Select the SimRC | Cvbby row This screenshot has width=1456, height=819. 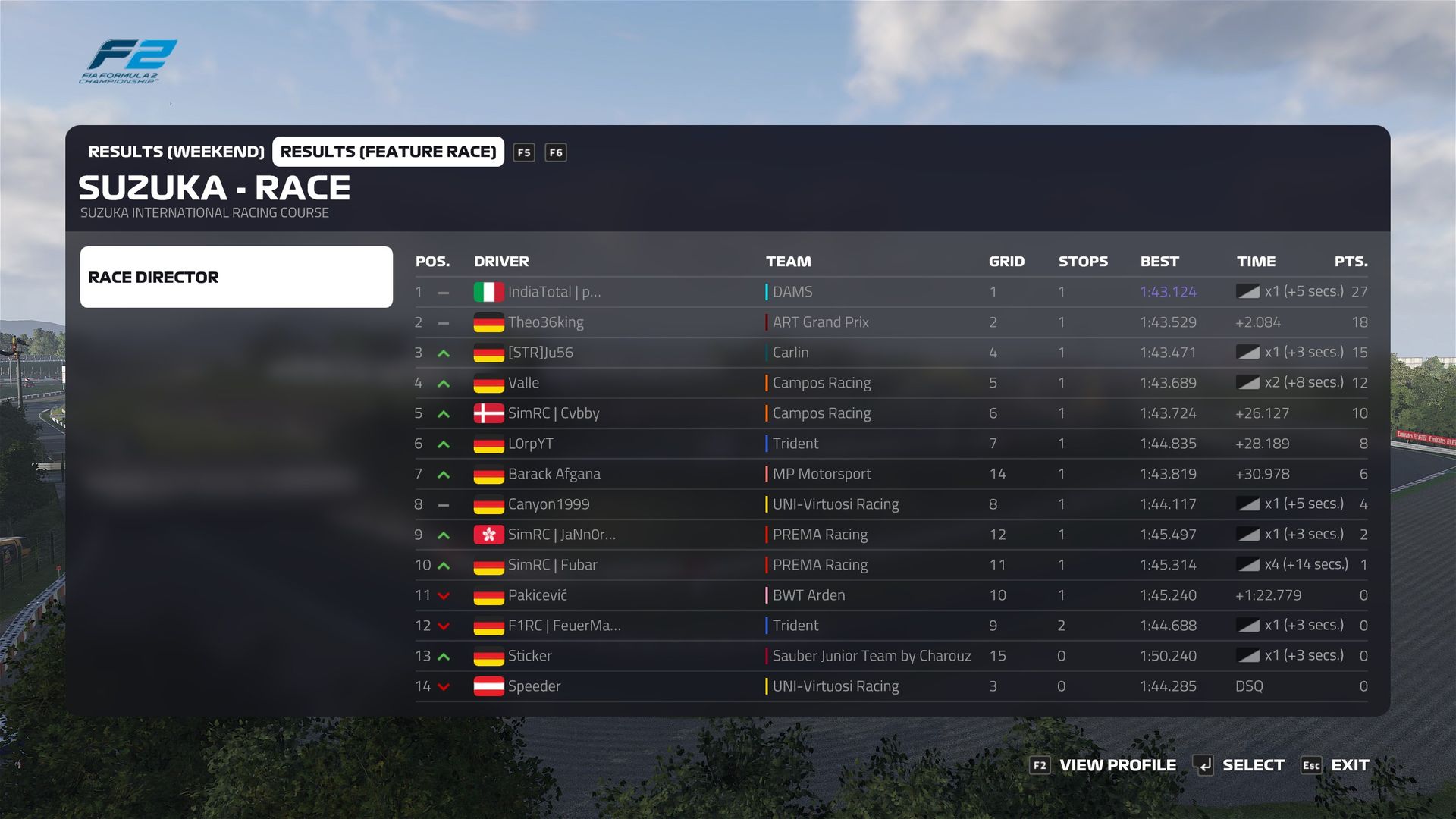point(554,413)
